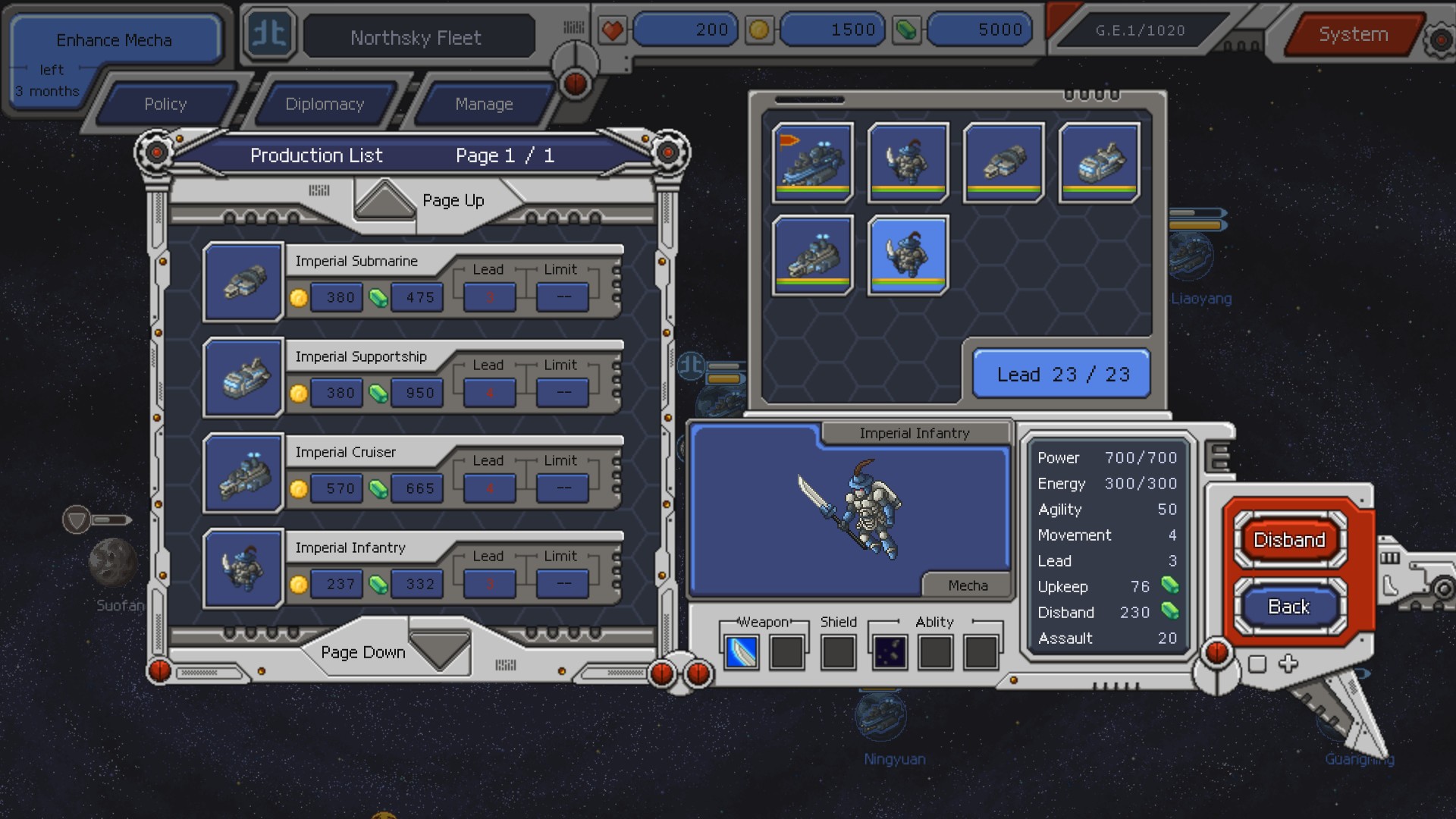Viewport: 1456px width, 819px height.
Task: Select the Northsky Fleet emblem icon
Action: [x=269, y=34]
